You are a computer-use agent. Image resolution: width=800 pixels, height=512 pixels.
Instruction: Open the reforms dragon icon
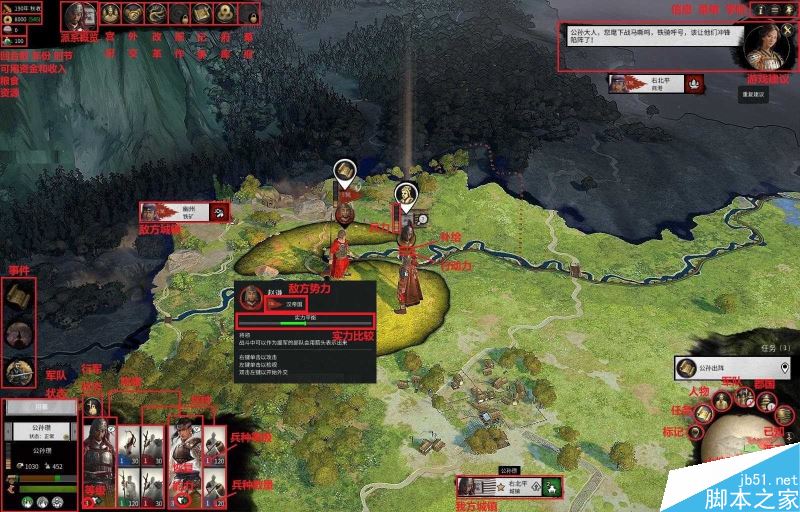[158, 14]
